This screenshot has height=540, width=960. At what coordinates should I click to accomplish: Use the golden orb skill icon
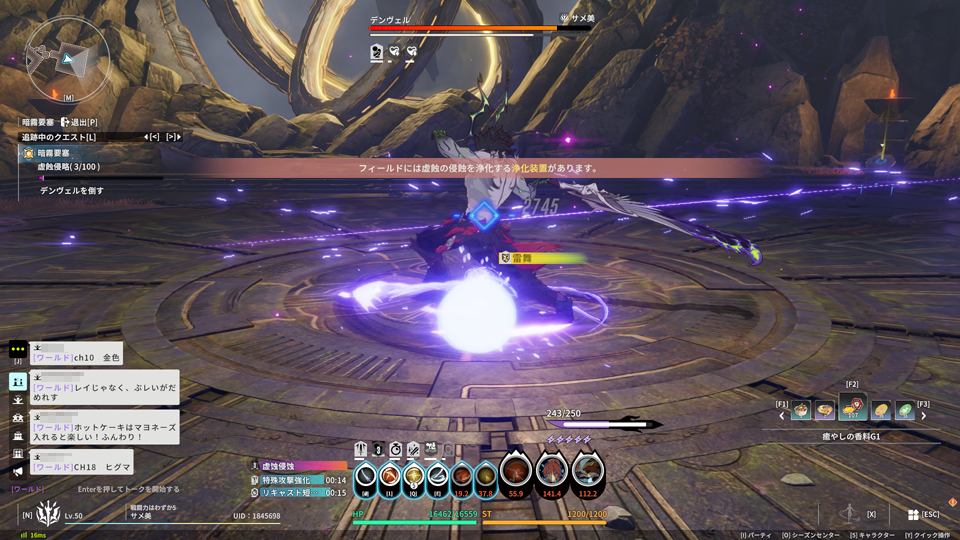click(x=414, y=477)
